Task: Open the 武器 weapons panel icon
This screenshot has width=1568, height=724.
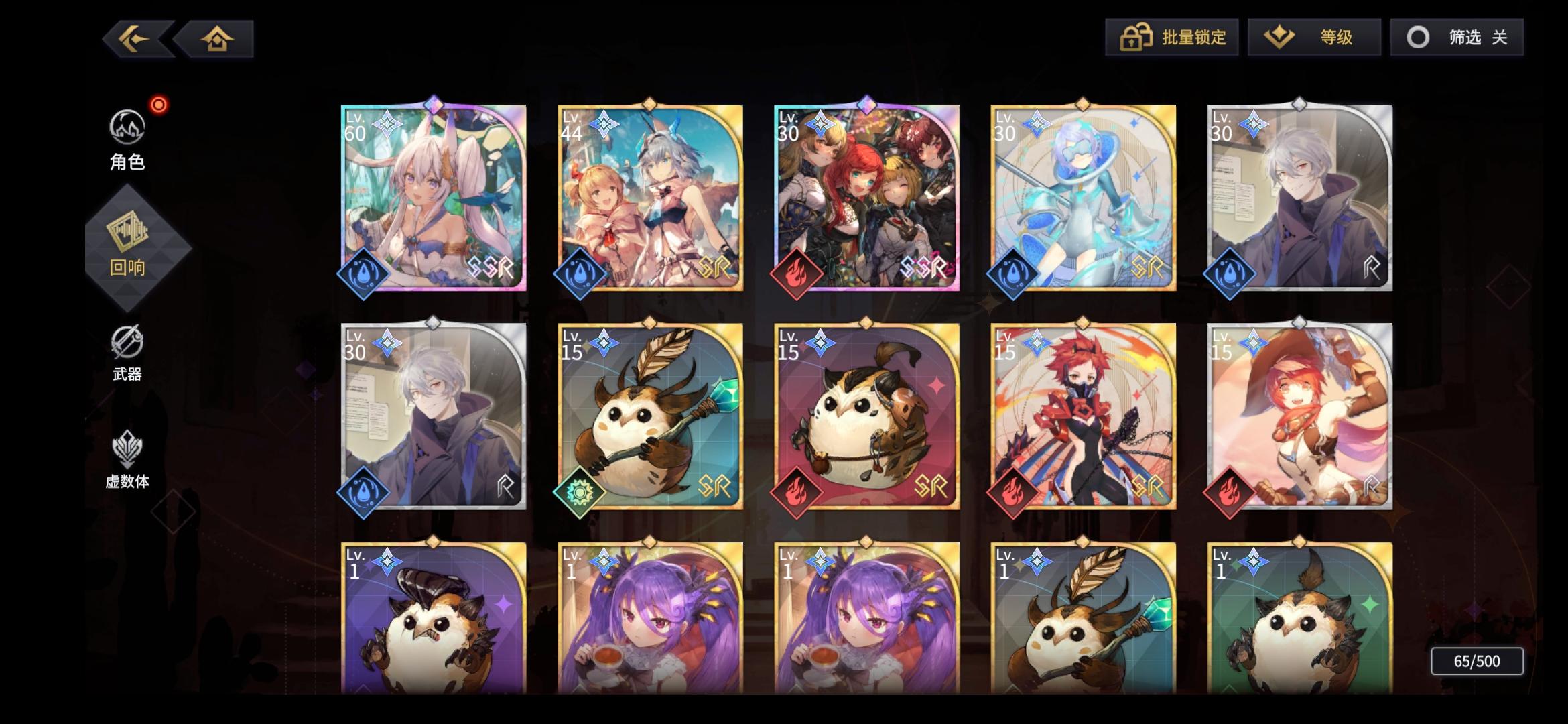Action: coord(128,343)
